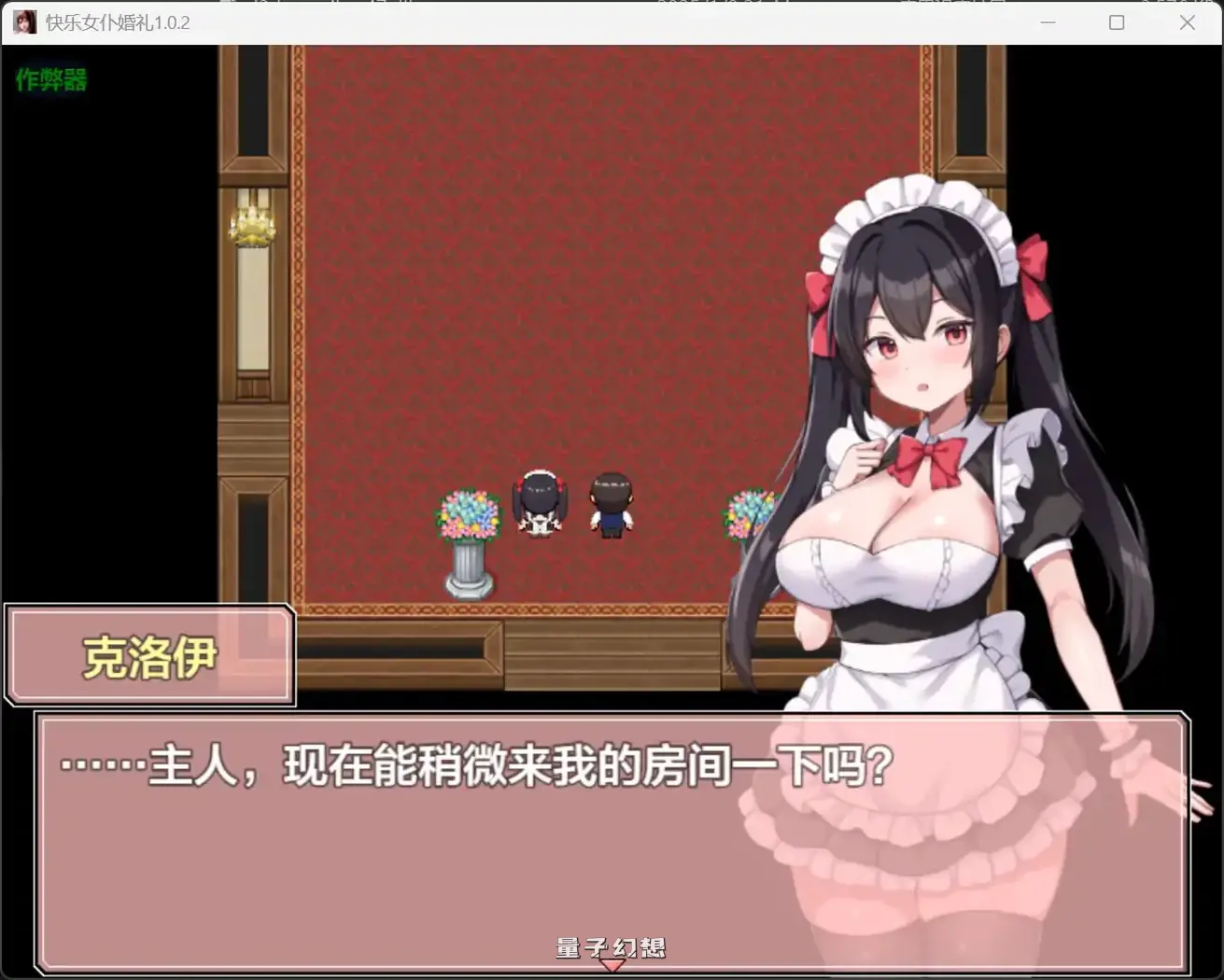Minimize the game window
1224x980 pixels.
pyautogui.click(x=1048, y=21)
